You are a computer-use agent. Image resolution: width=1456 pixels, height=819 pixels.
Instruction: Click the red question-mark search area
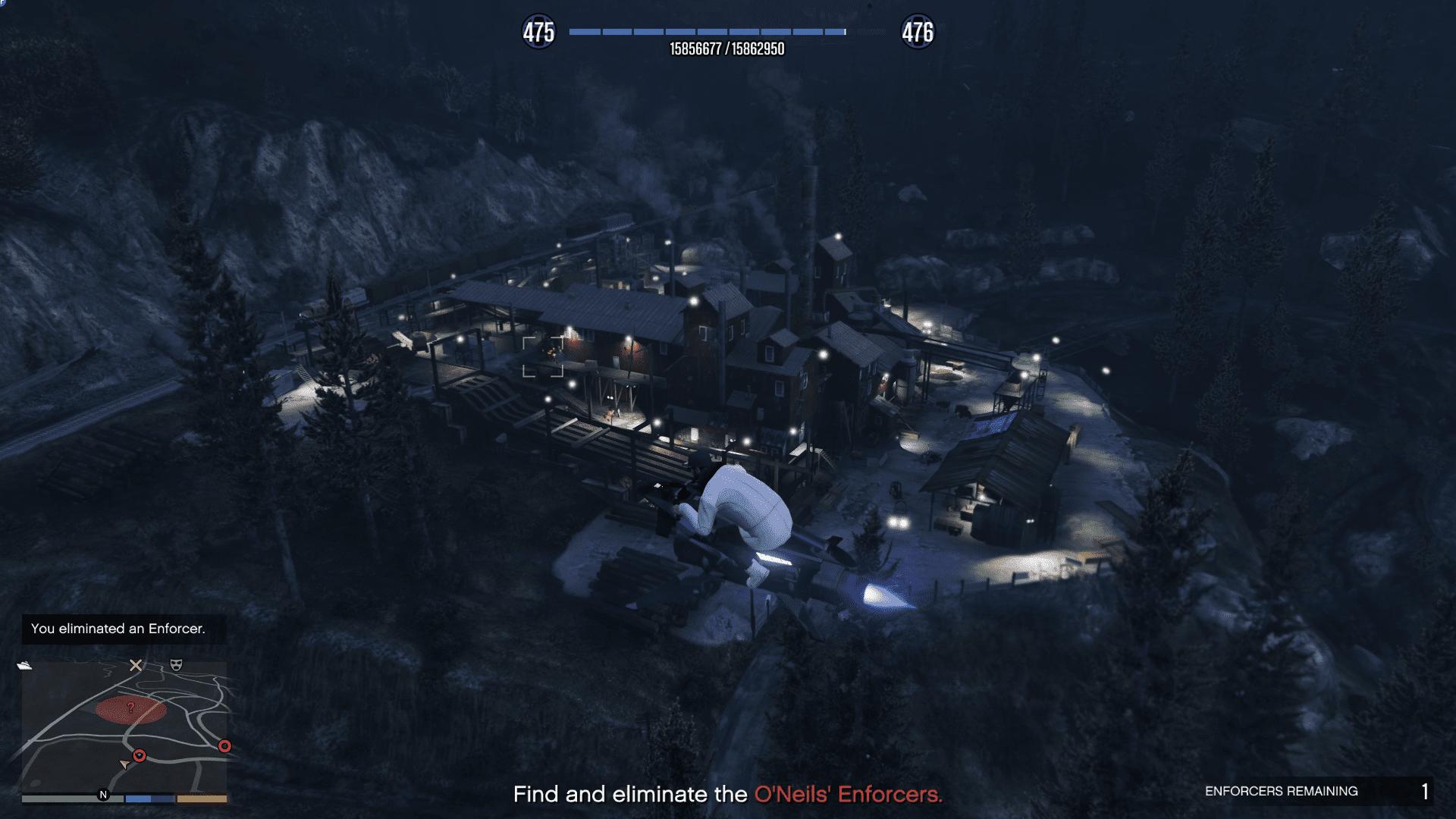click(x=130, y=709)
